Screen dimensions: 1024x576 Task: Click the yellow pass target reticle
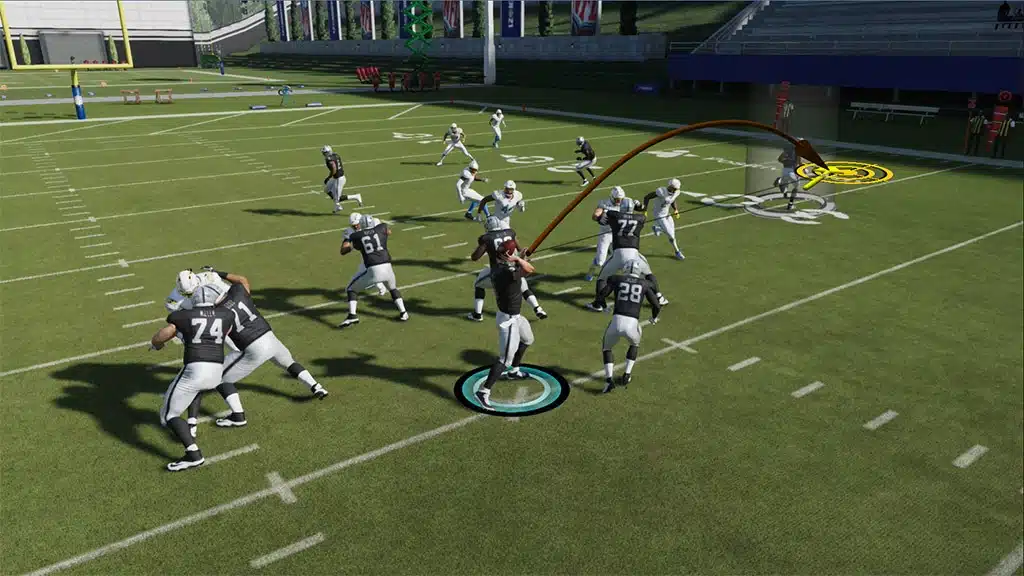pos(846,173)
